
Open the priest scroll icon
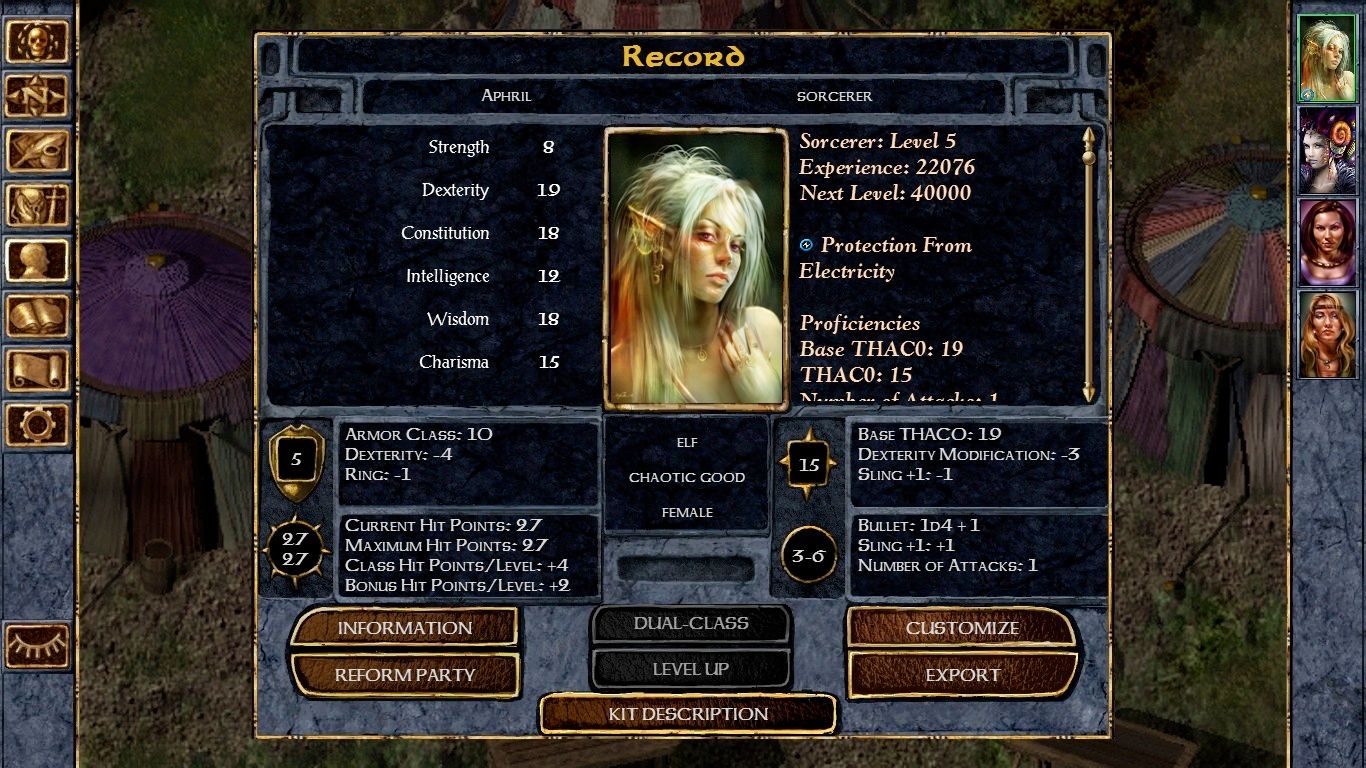pyautogui.click(x=38, y=370)
